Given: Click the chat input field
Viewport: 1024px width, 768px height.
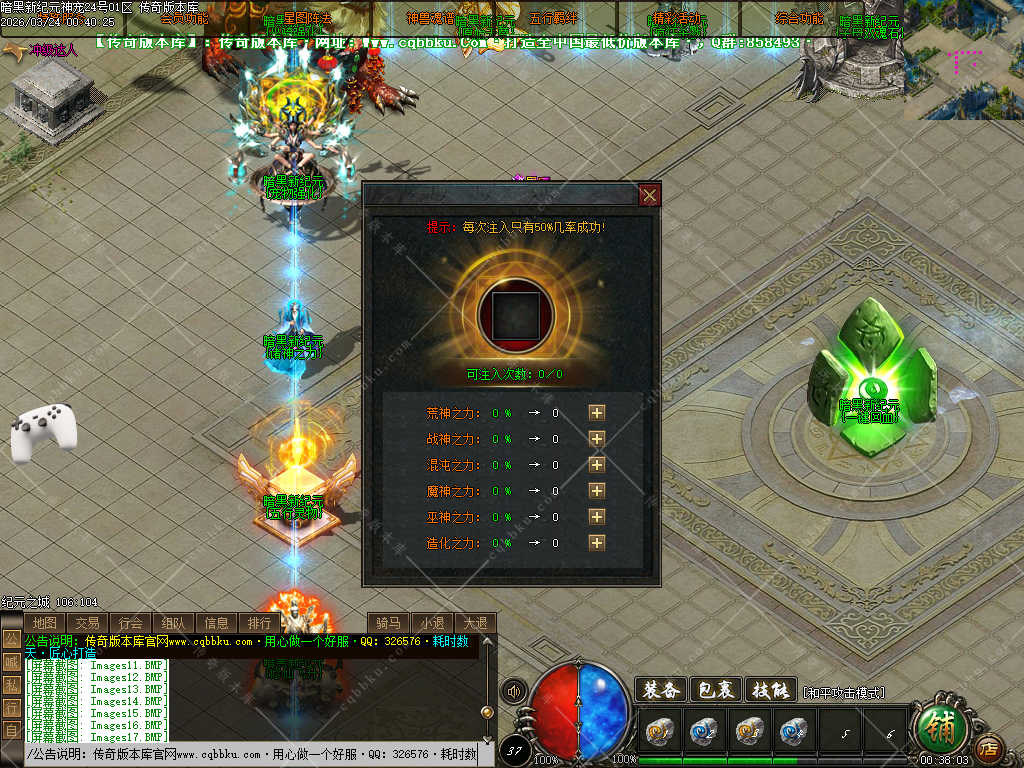Looking at the screenshot, I should (250, 754).
